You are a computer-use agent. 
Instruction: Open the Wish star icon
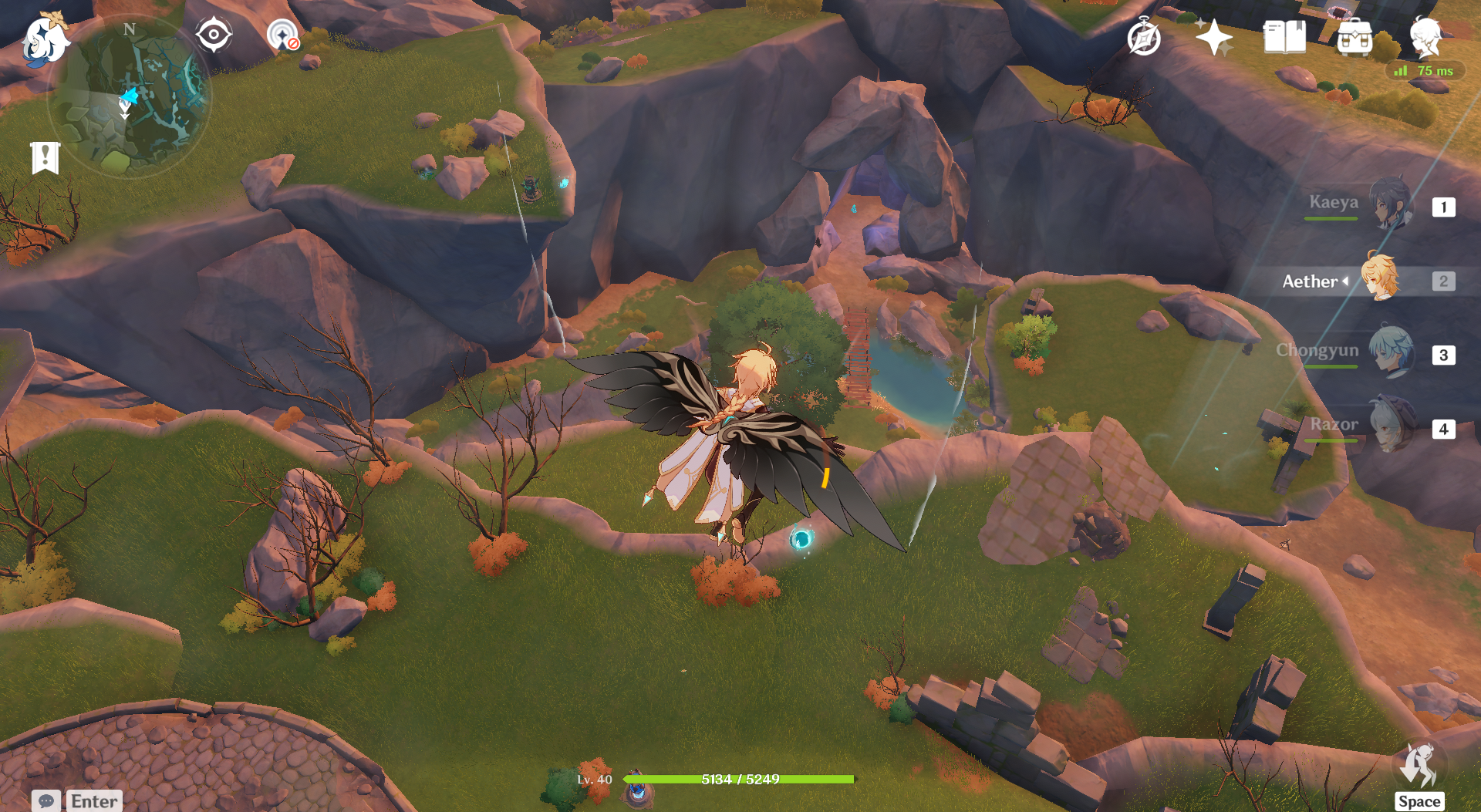(x=1213, y=37)
